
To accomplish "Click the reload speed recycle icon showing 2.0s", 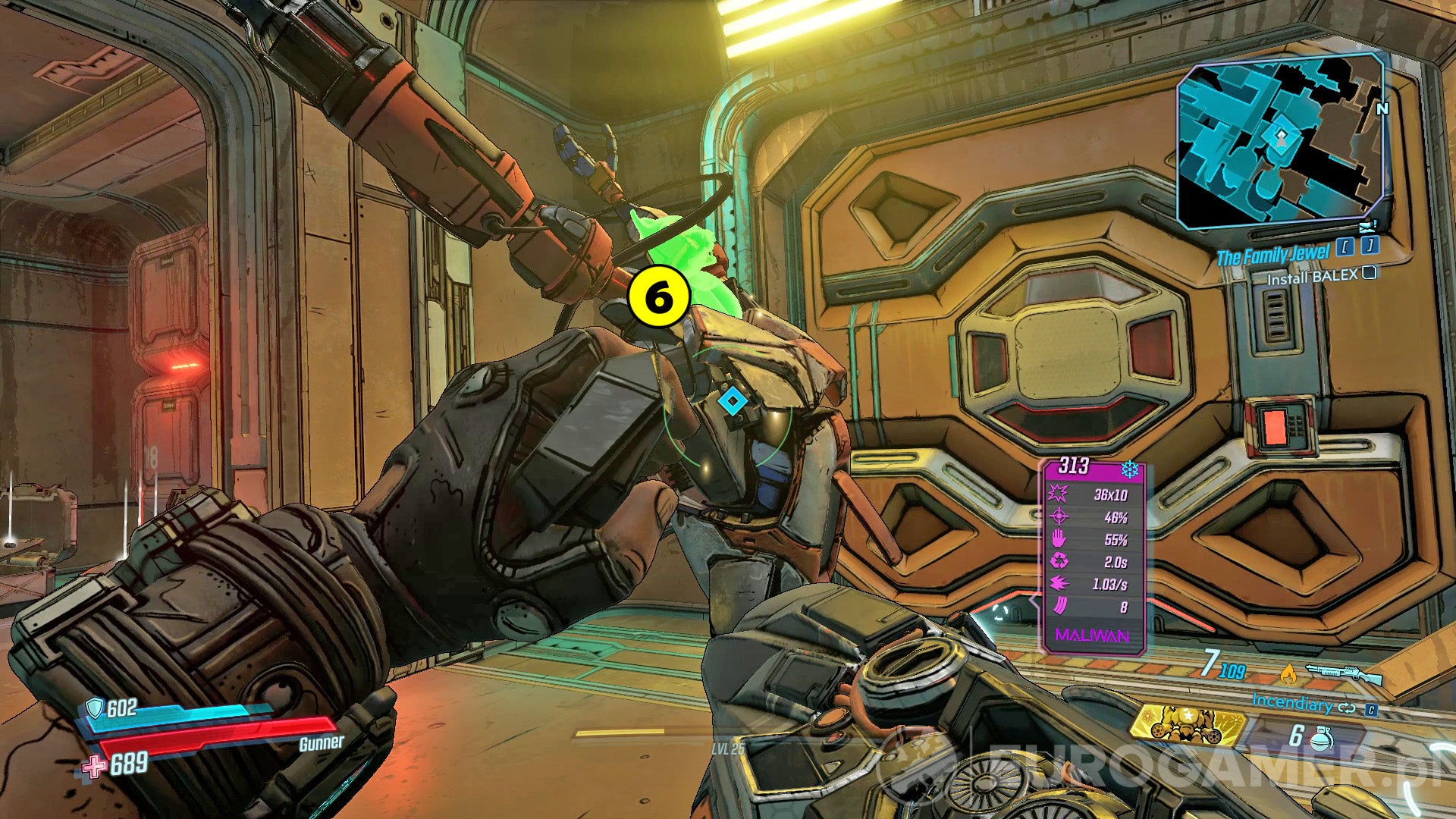I will tap(1059, 562).
